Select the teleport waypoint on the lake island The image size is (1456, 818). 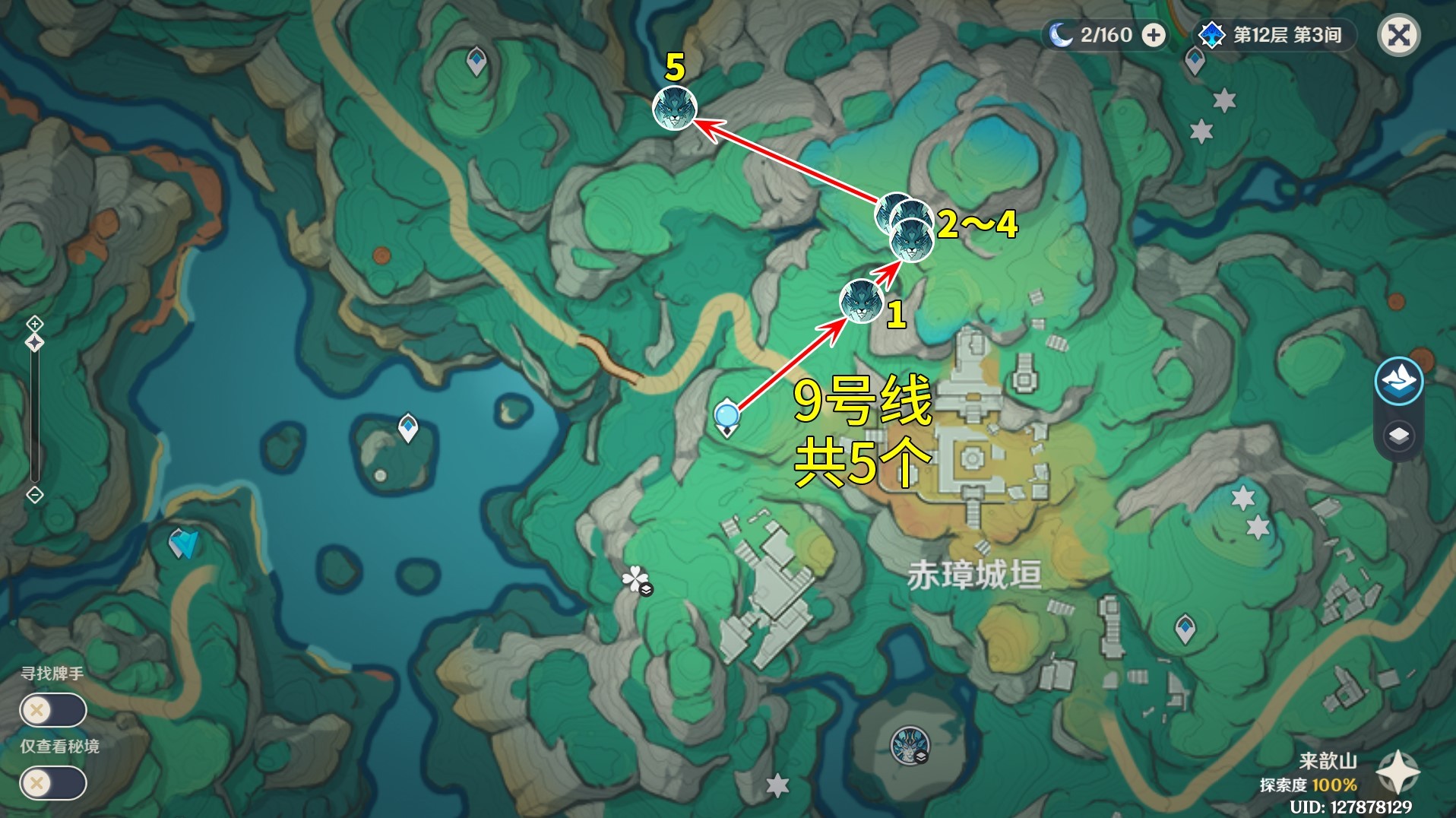point(408,427)
